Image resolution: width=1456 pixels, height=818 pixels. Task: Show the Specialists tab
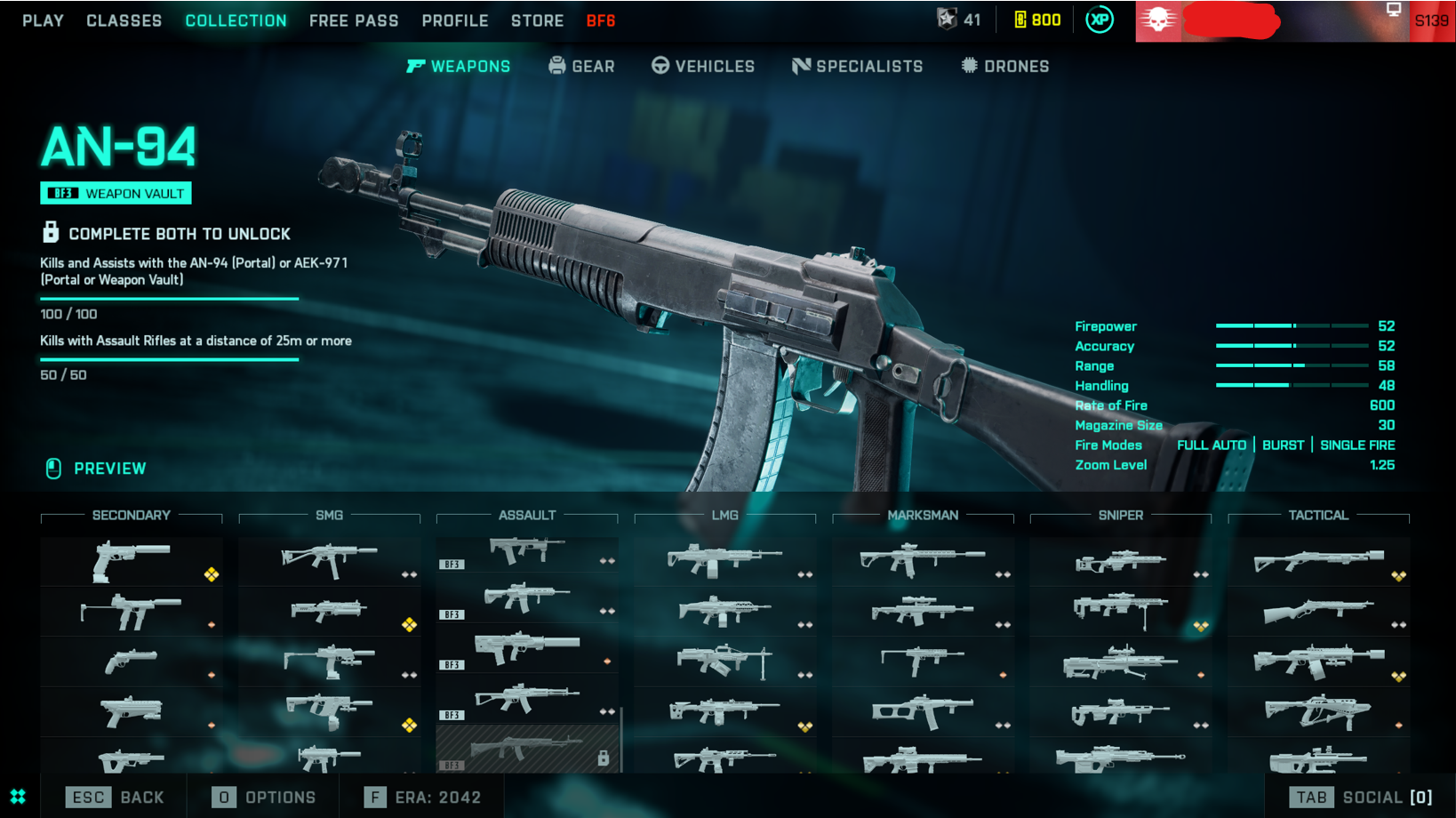[x=858, y=67]
